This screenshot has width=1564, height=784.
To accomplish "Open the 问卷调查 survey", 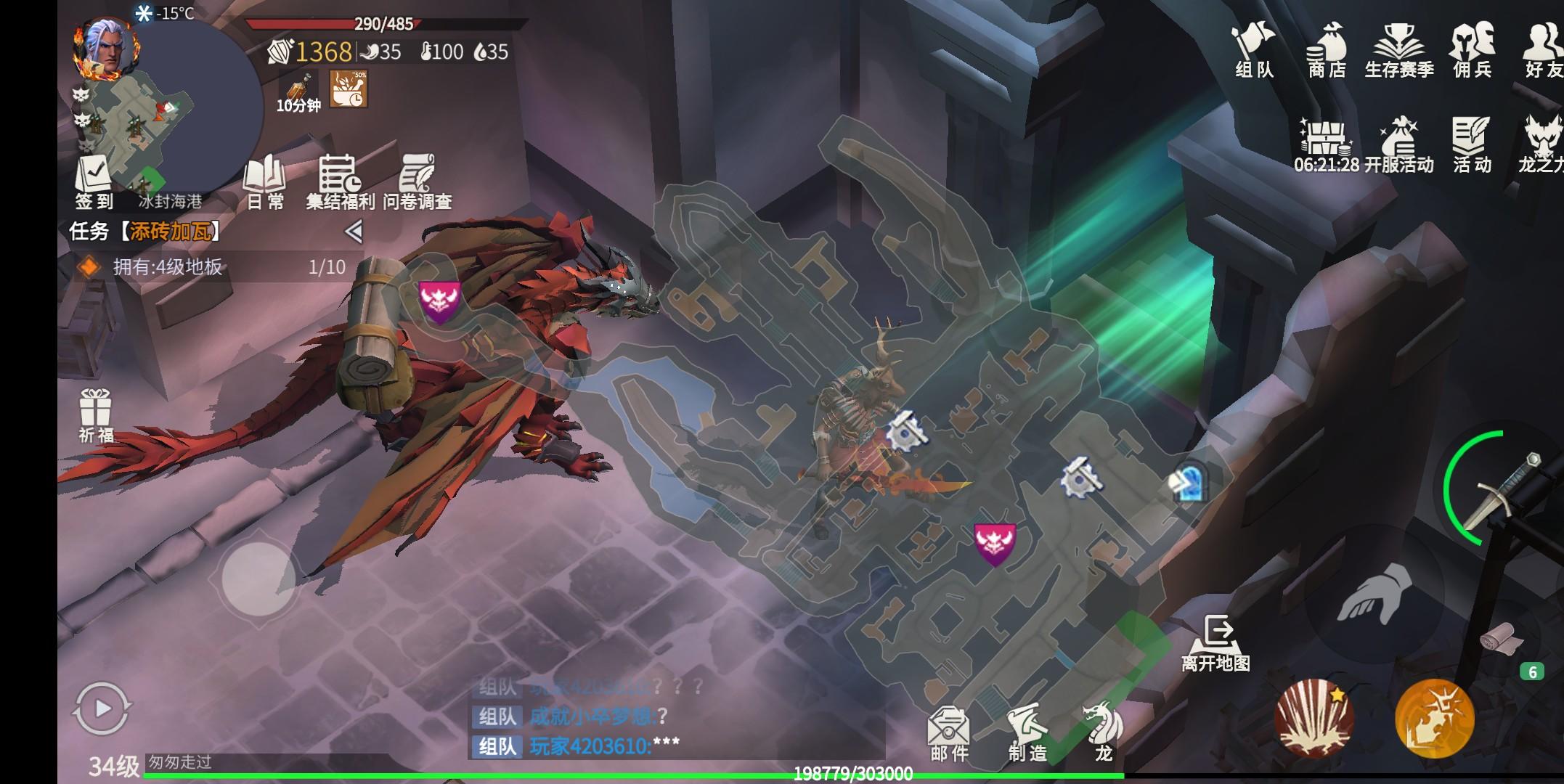I will (x=418, y=181).
